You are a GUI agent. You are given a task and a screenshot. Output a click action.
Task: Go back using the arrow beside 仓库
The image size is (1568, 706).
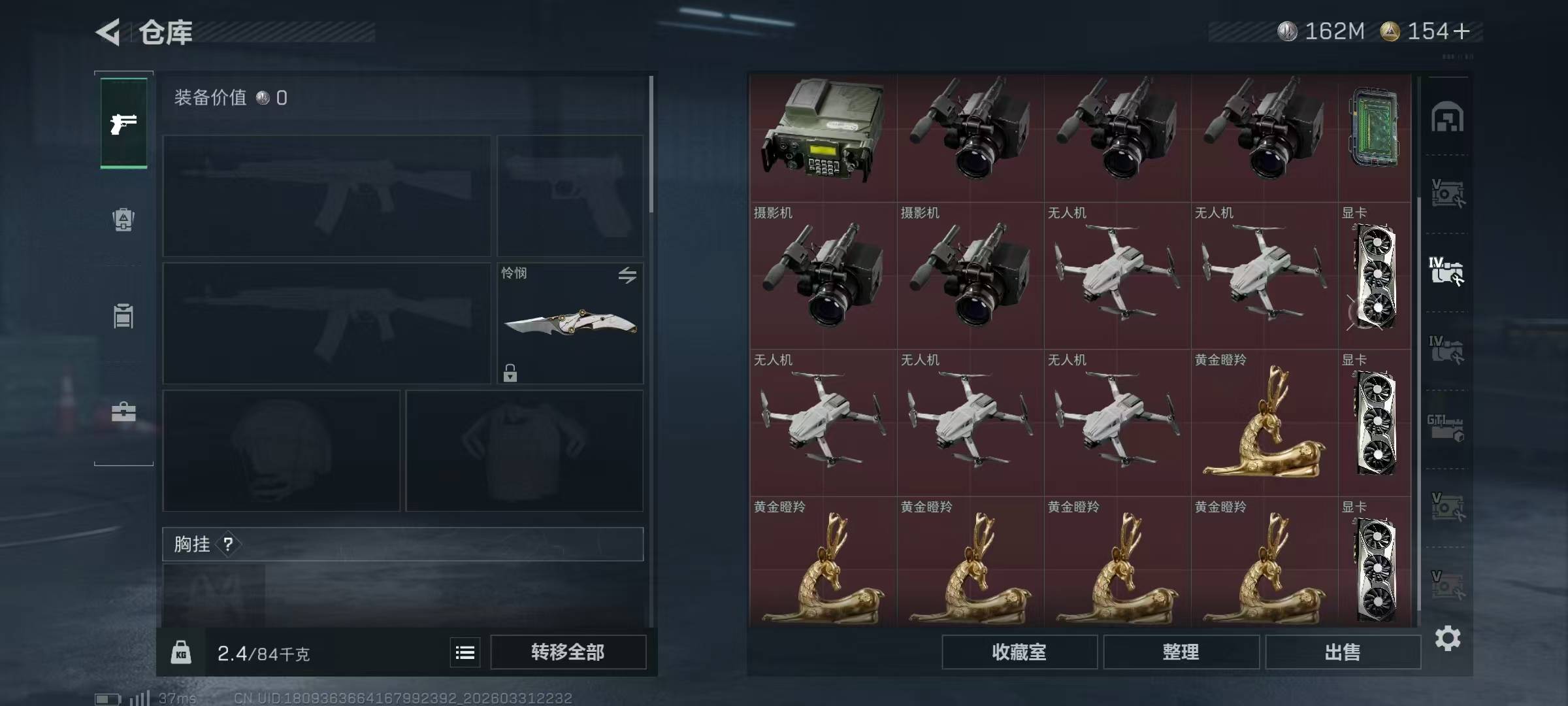108,32
